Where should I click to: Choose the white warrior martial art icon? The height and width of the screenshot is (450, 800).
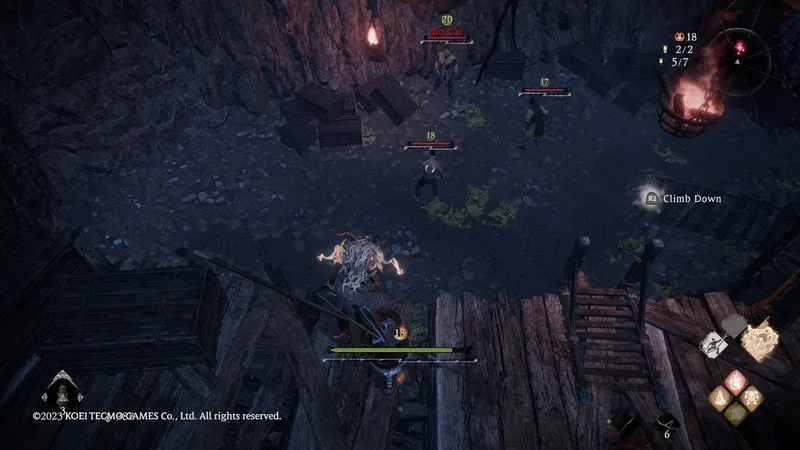coord(713,345)
